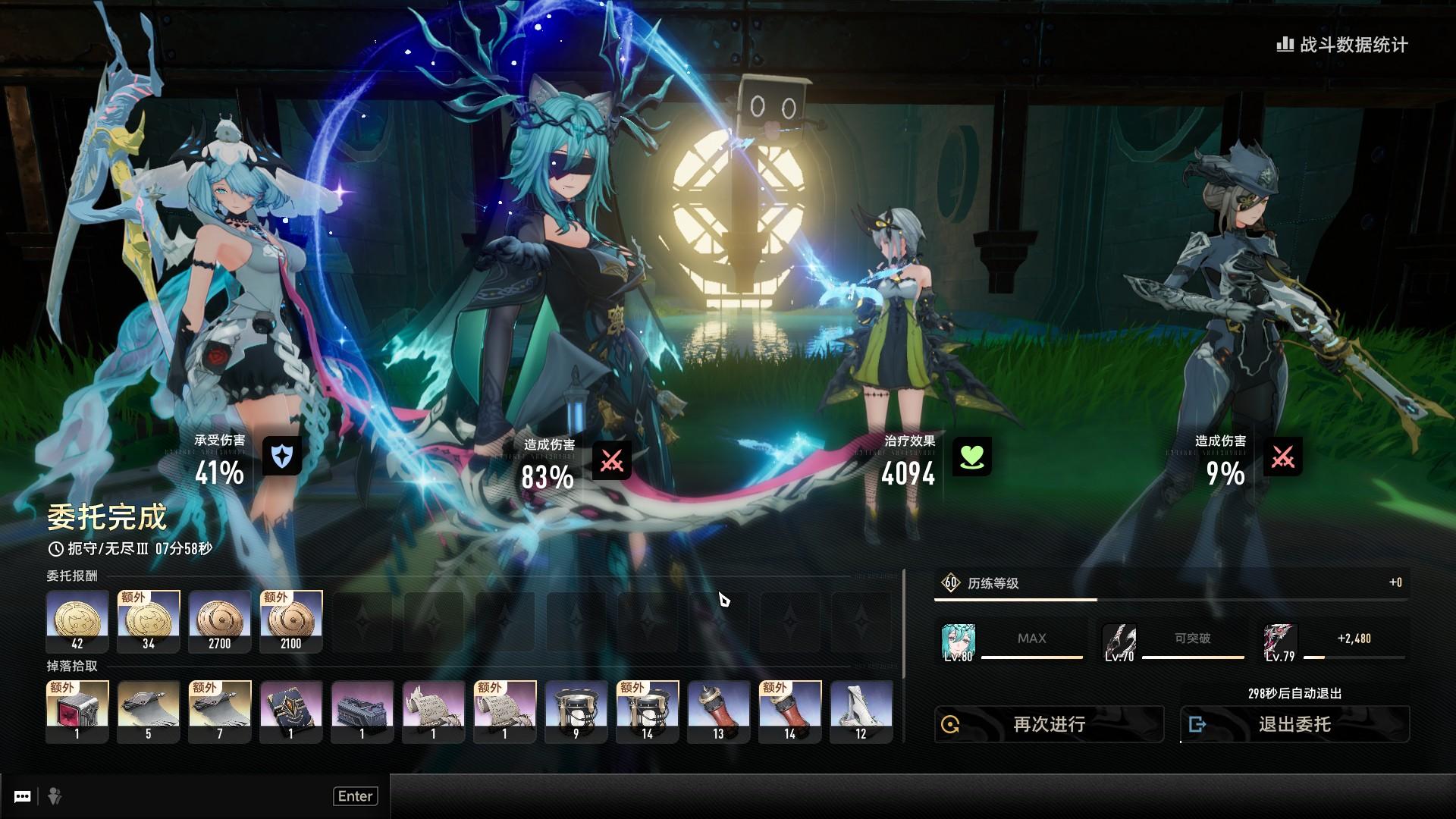1456x819 pixels.
Task: Select the red cube drop marked 额外
Action: [x=77, y=711]
